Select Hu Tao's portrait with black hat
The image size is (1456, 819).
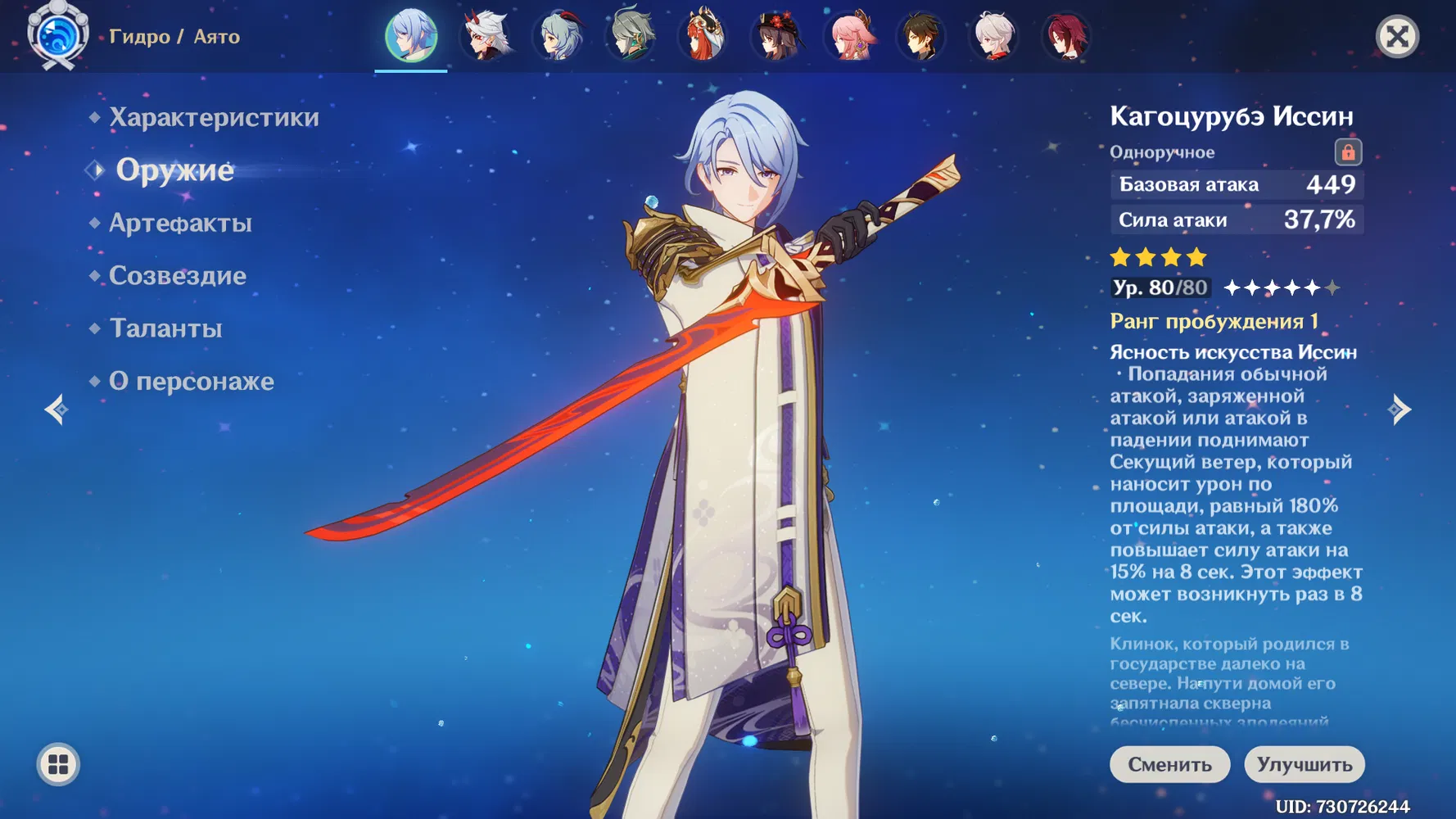[x=777, y=37]
